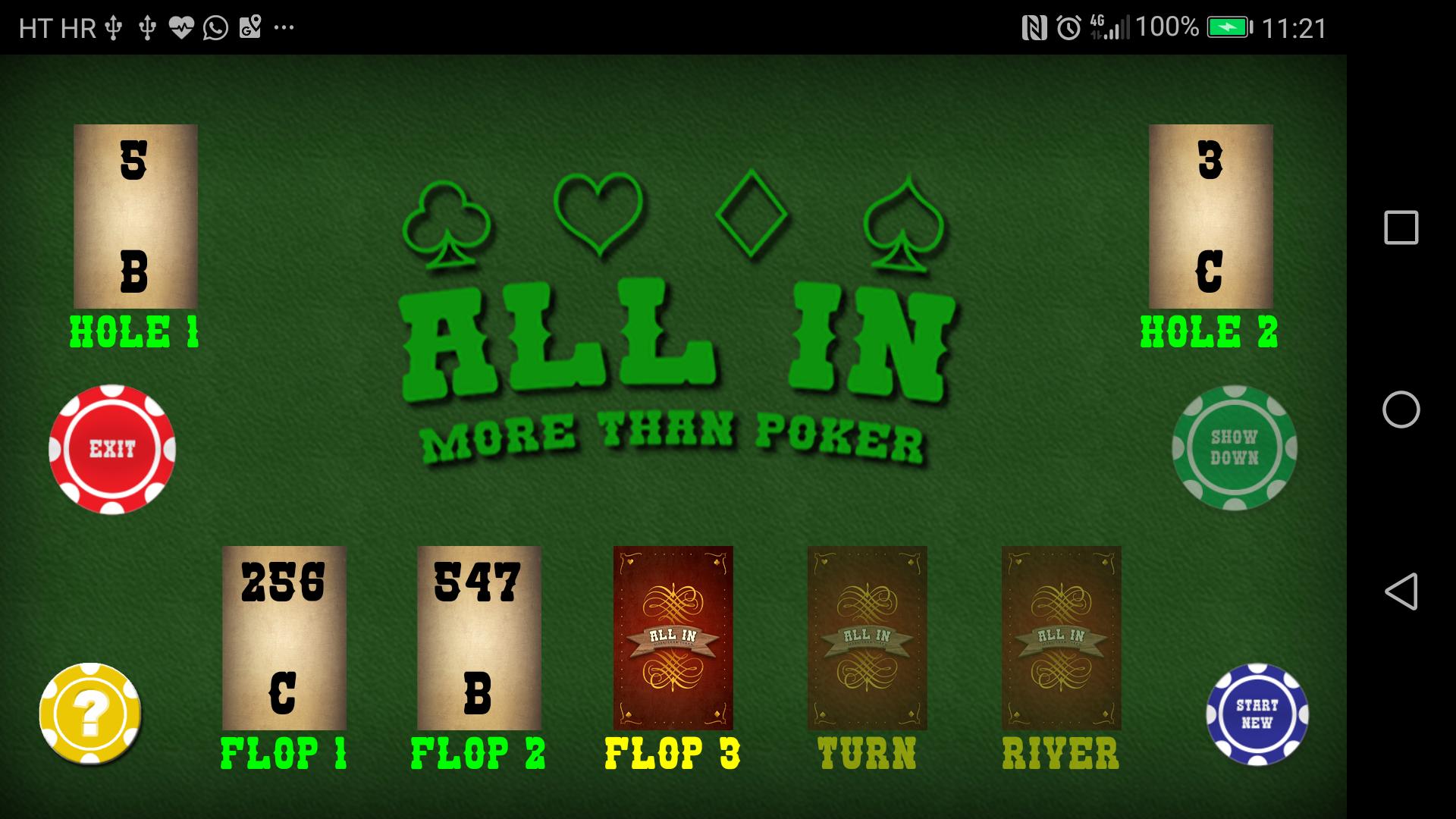This screenshot has height=819, width=1456.
Task: Tap the green SHOW DOWN chip
Action: point(1235,449)
